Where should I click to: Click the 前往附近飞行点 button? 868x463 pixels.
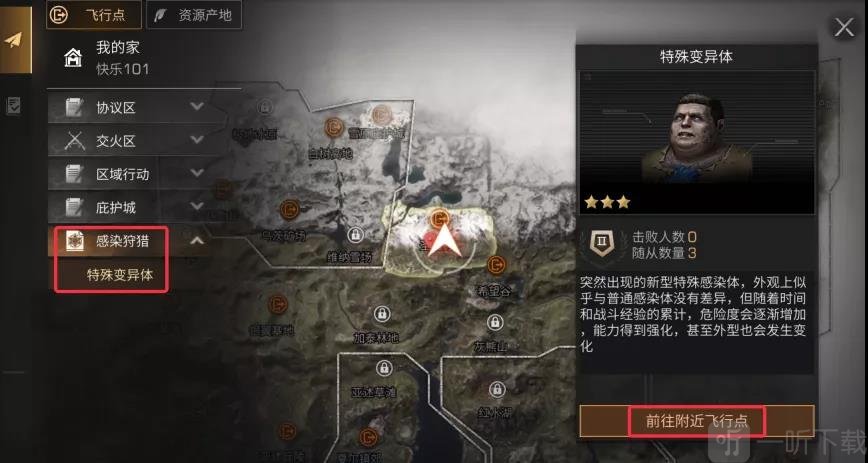click(x=697, y=420)
